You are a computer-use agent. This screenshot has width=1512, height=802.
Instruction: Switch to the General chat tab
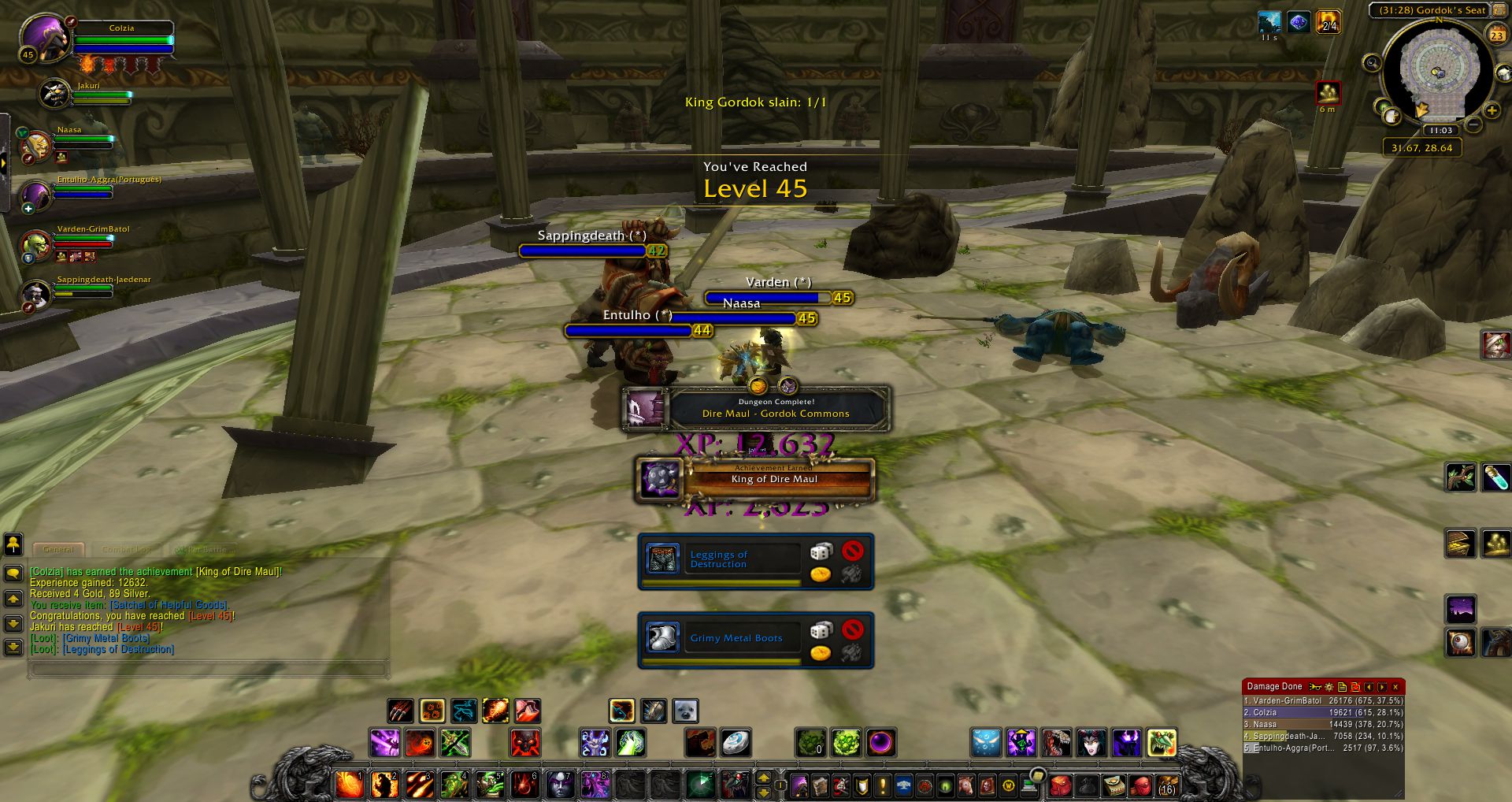58,549
